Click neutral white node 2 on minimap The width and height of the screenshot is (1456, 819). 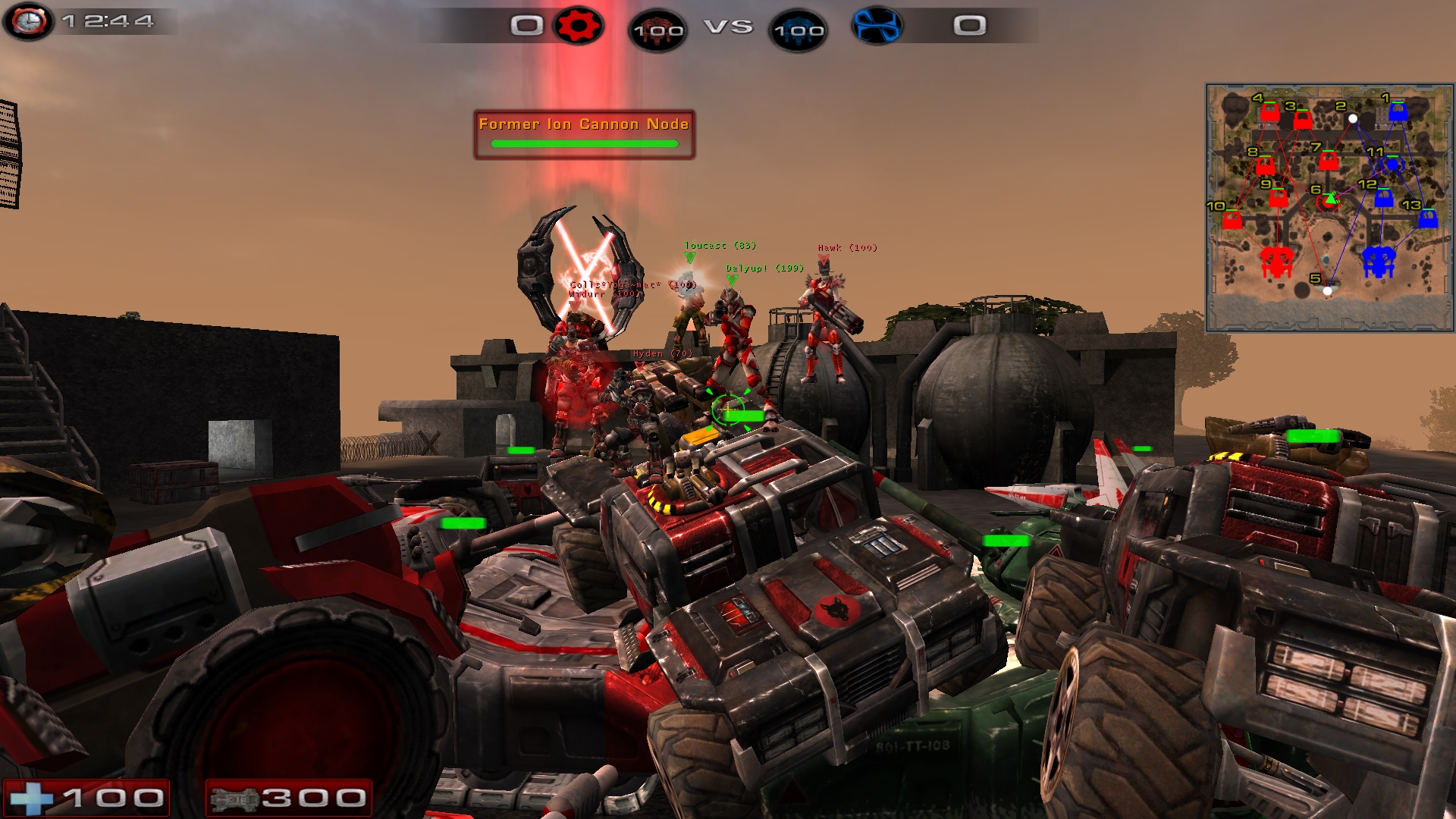[1353, 118]
